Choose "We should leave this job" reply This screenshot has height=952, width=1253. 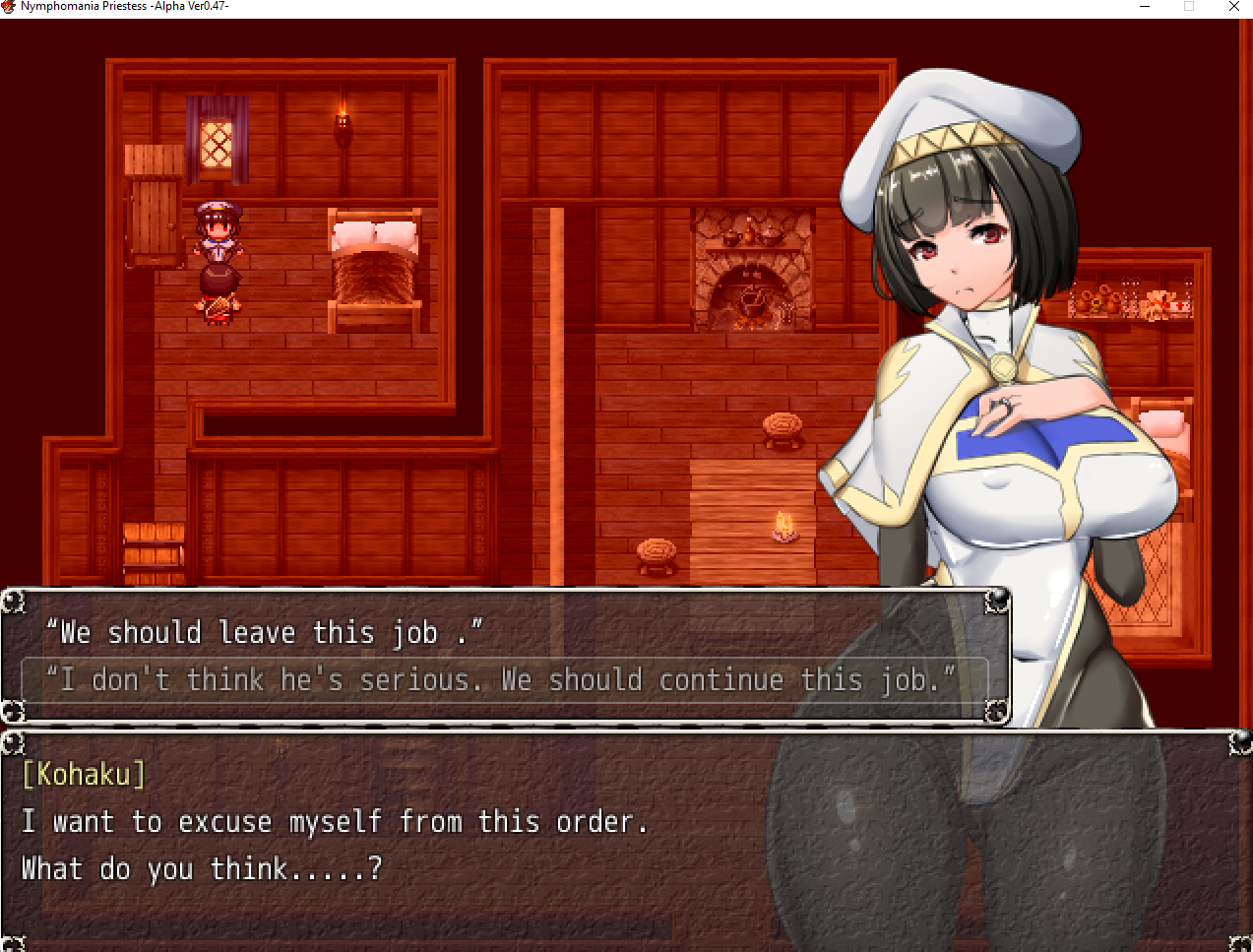tap(265, 633)
